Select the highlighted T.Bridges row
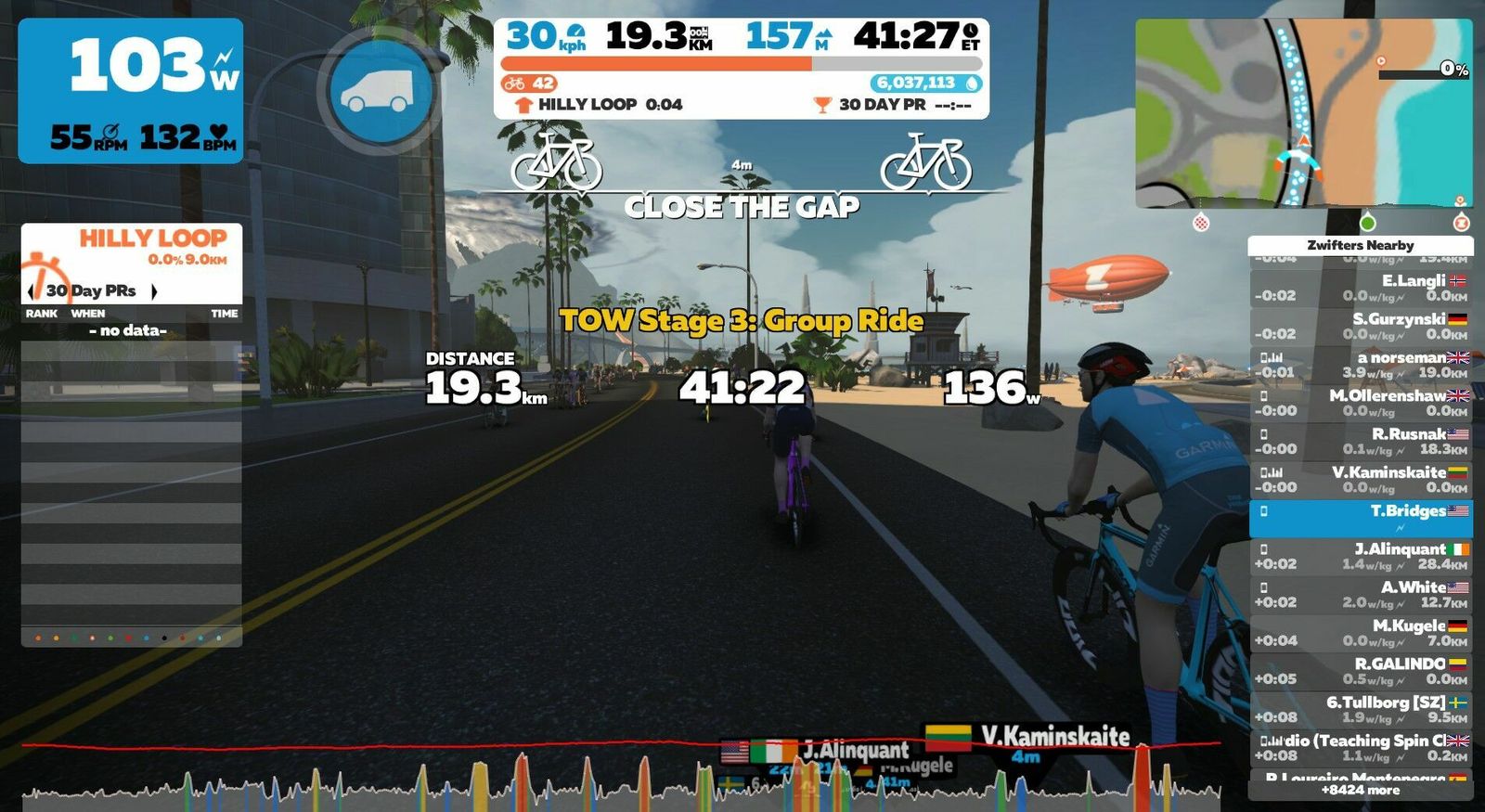The height and width of the screenshot is (812, 1485). [1361, 518]
